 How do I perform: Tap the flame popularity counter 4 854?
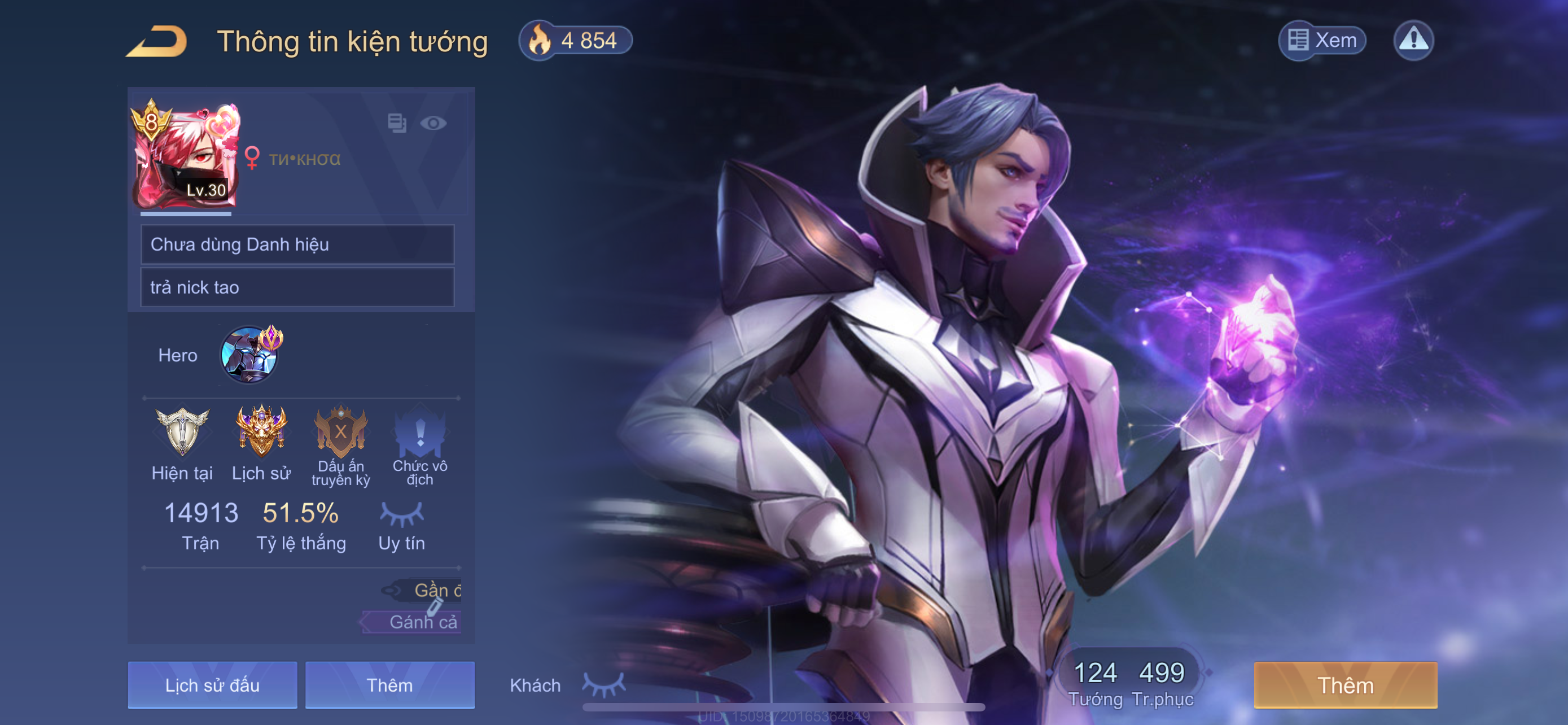[x=575, y=41]
